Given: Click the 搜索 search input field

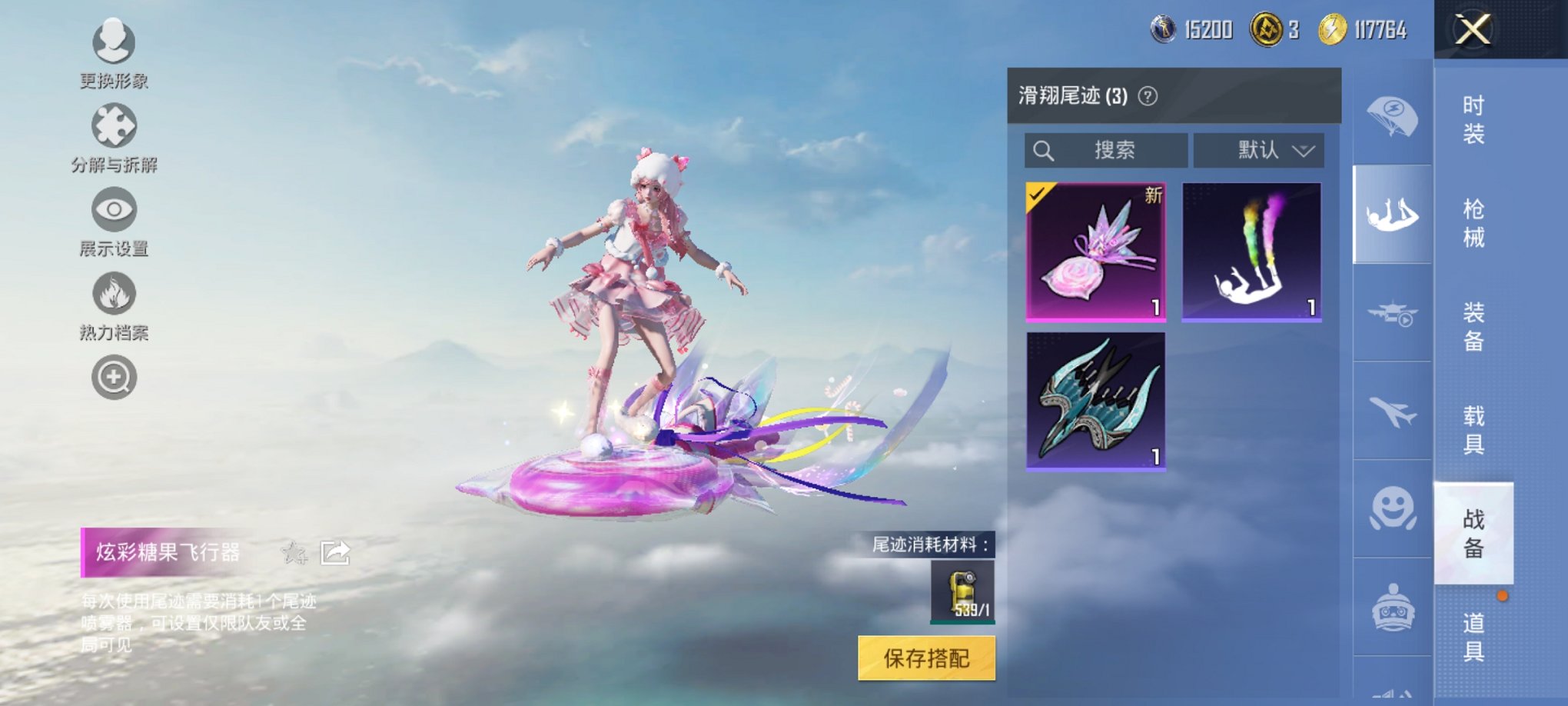Looking at the screenshot, I should tap(1107, 151).
